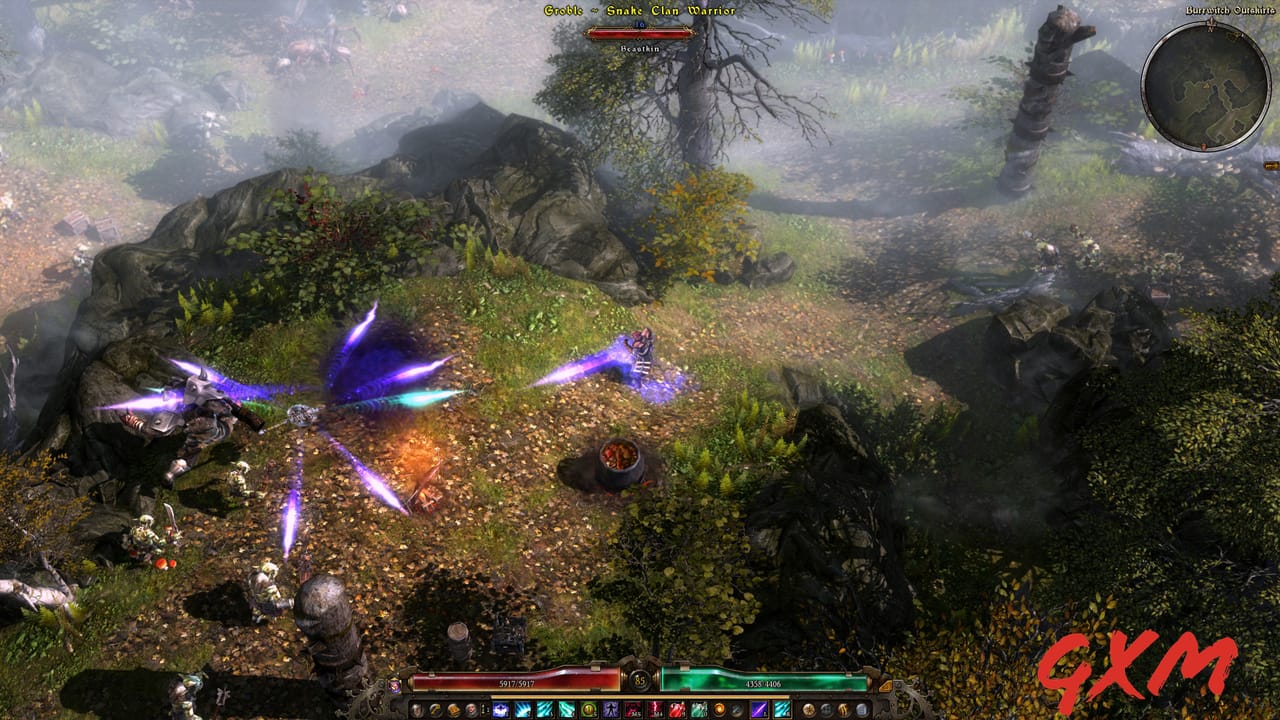This screenshot has width=1280, height=720.
Task: Toggle the purple emblem at the bar's left end
Action: (394, 688)
